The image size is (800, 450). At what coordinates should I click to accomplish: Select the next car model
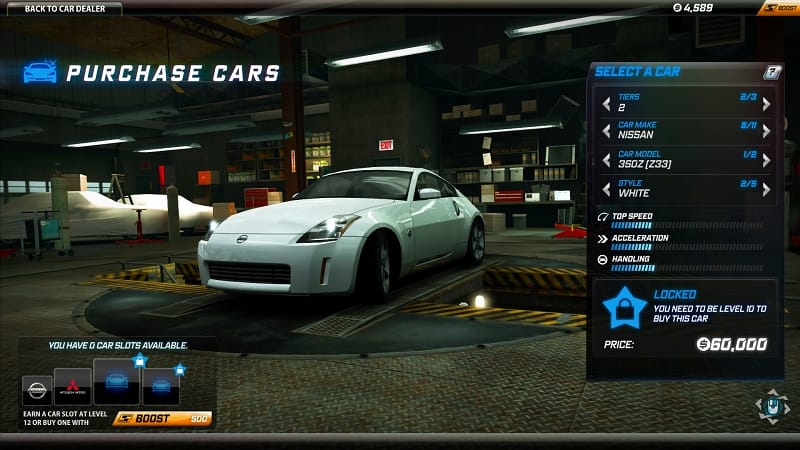tap(766, 160)
